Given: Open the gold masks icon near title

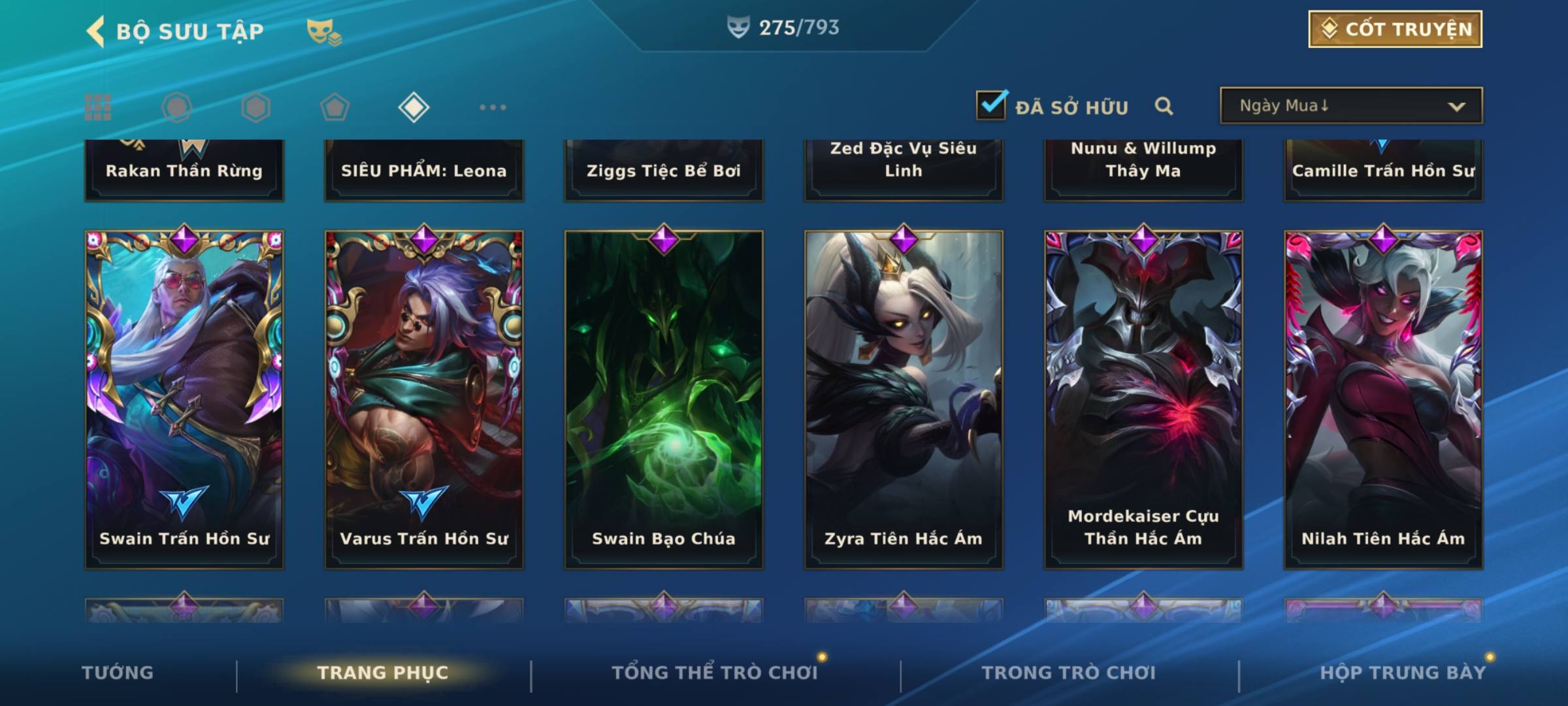Looking at the screenshot, I should 323,31.
